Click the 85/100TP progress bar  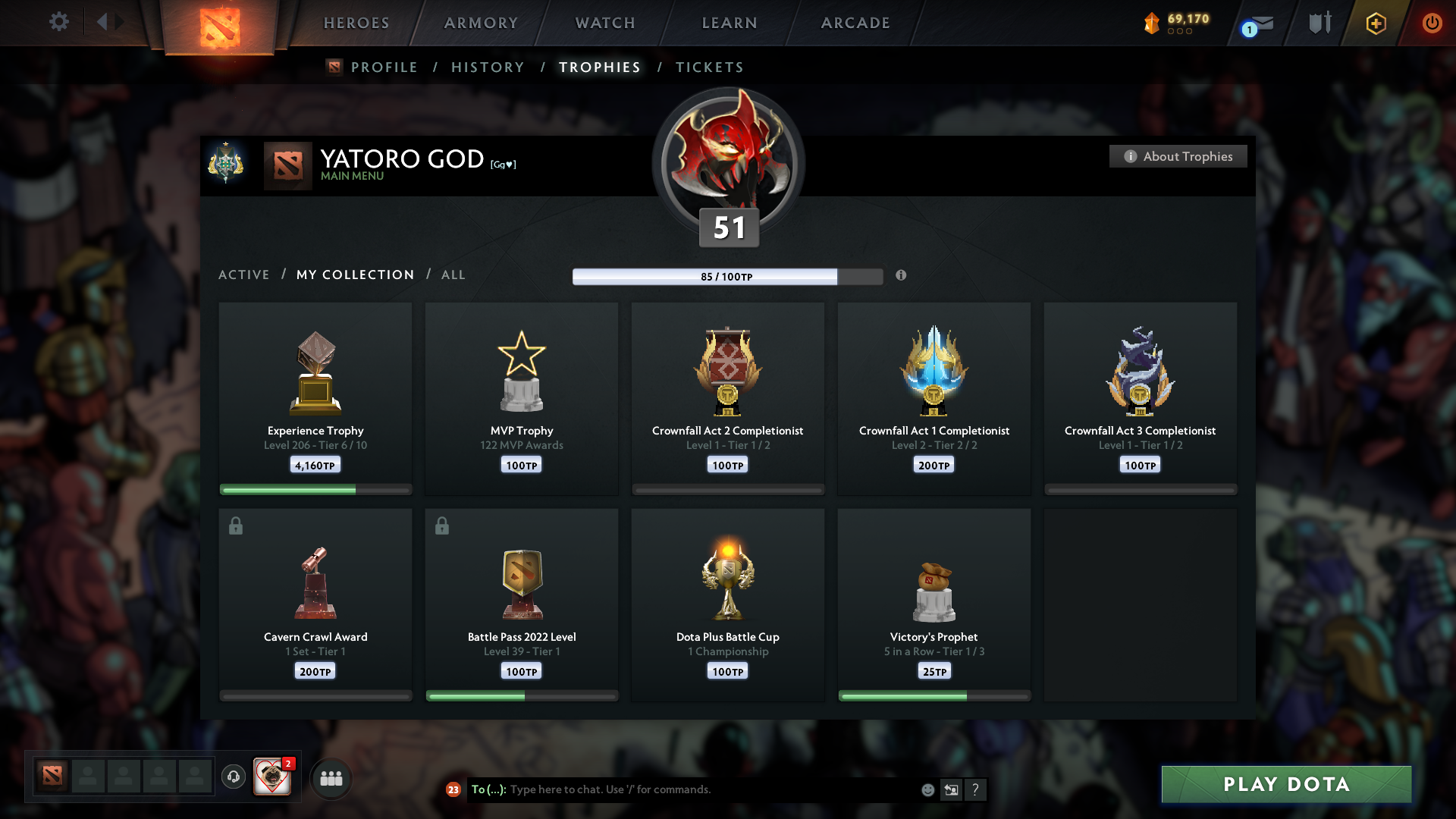(x=726, y=277)
